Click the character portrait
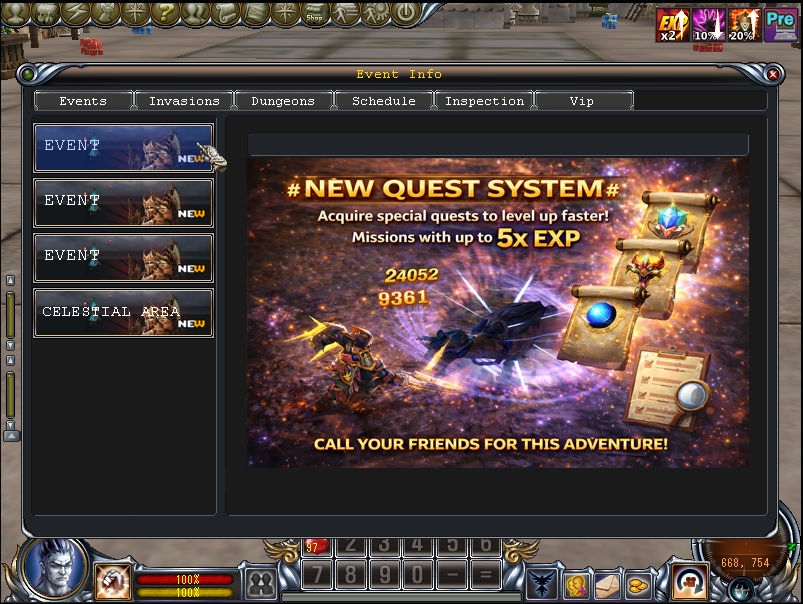The width and height of the screenshot is (803, 604). click(x=52, y=567)
